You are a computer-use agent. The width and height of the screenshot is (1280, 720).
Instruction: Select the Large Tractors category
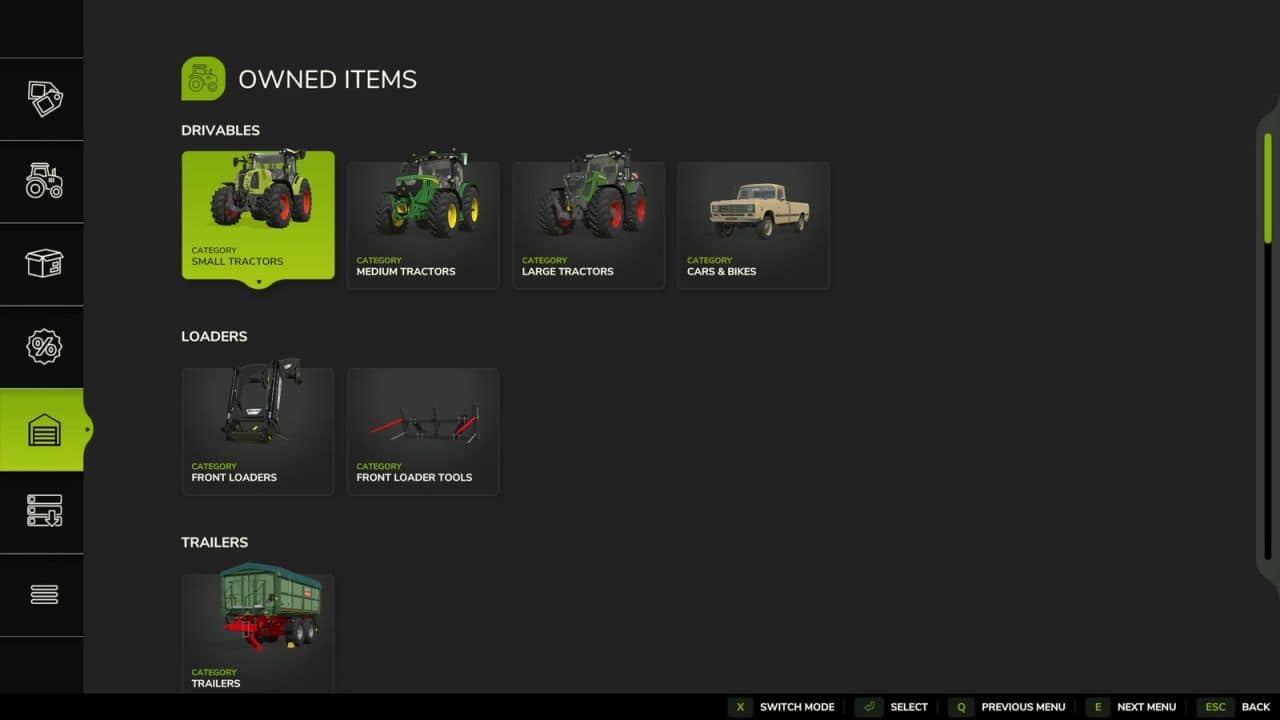click(x=588, y=224)
